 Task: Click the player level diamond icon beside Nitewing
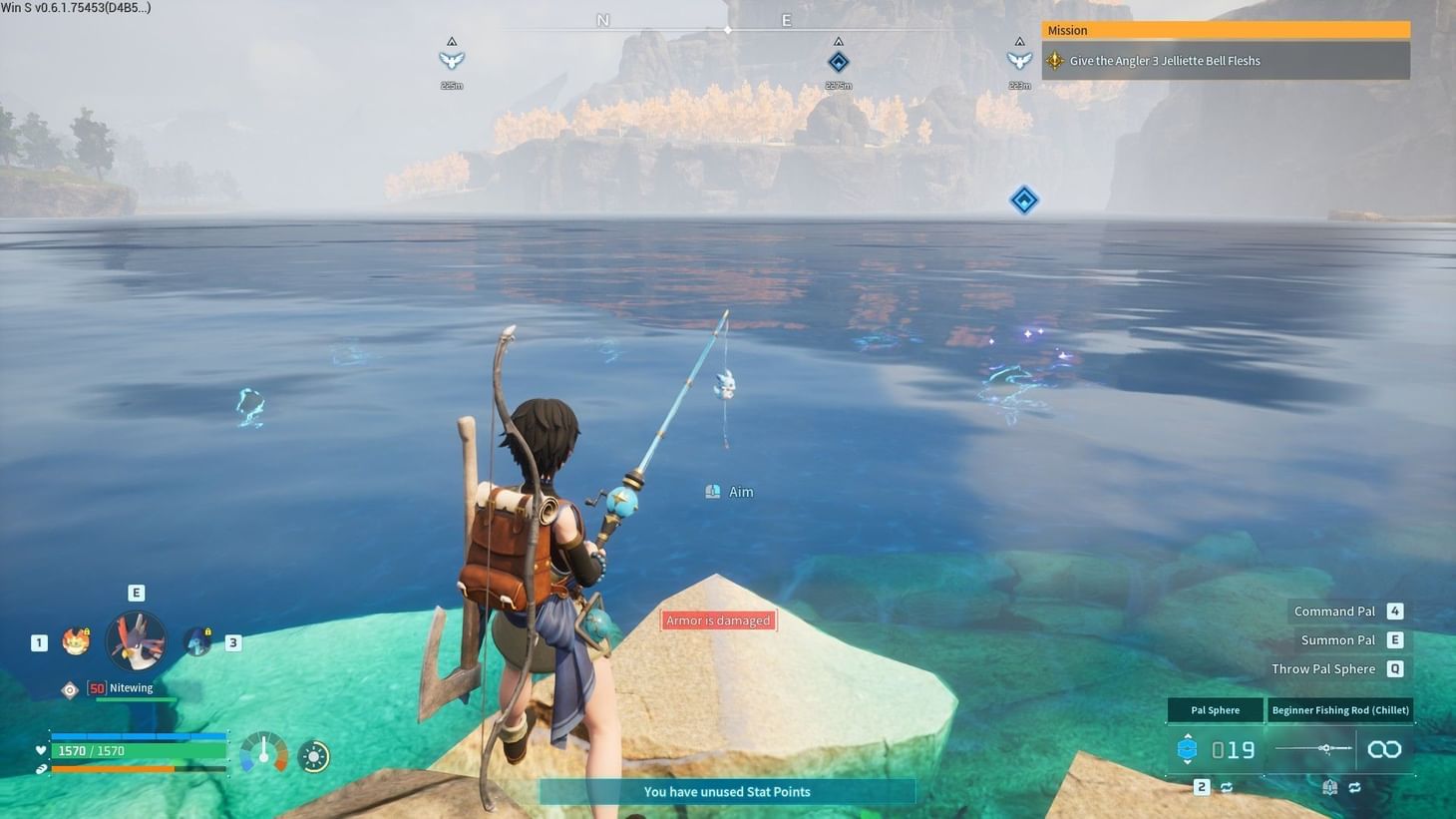coord(70,688)
